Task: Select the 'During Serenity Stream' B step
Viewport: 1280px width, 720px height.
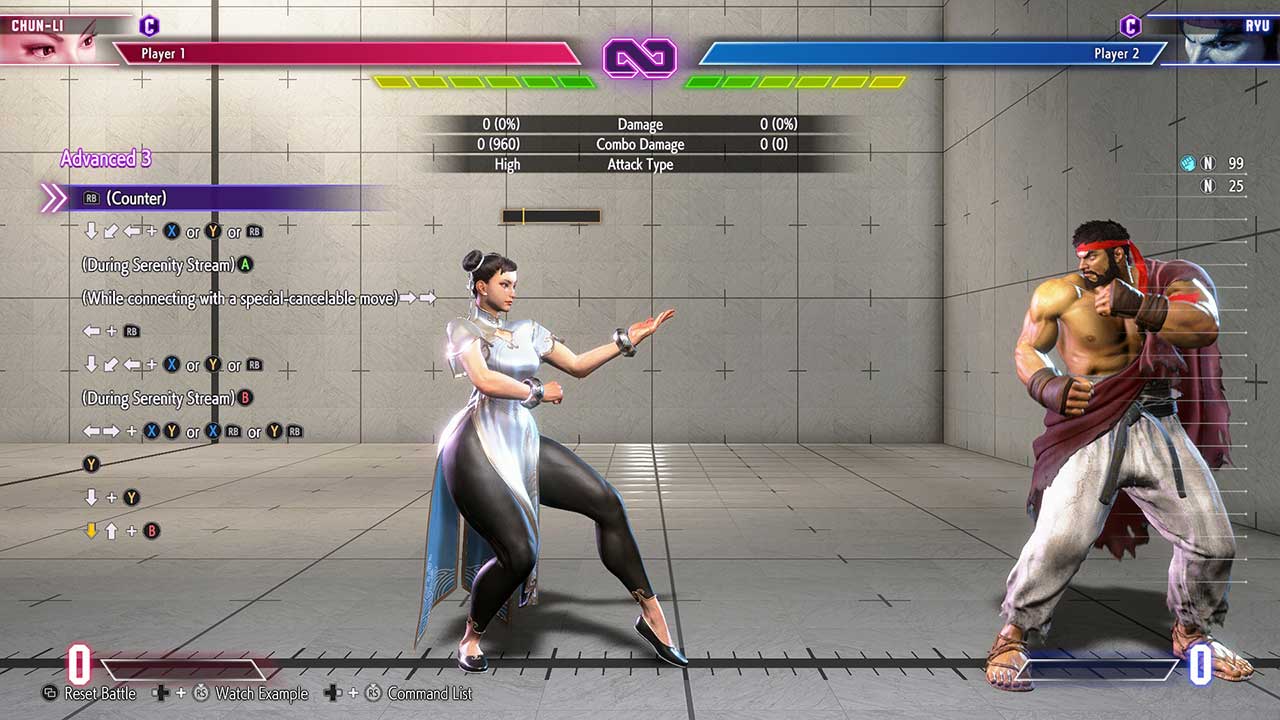Action: (167, 398)
